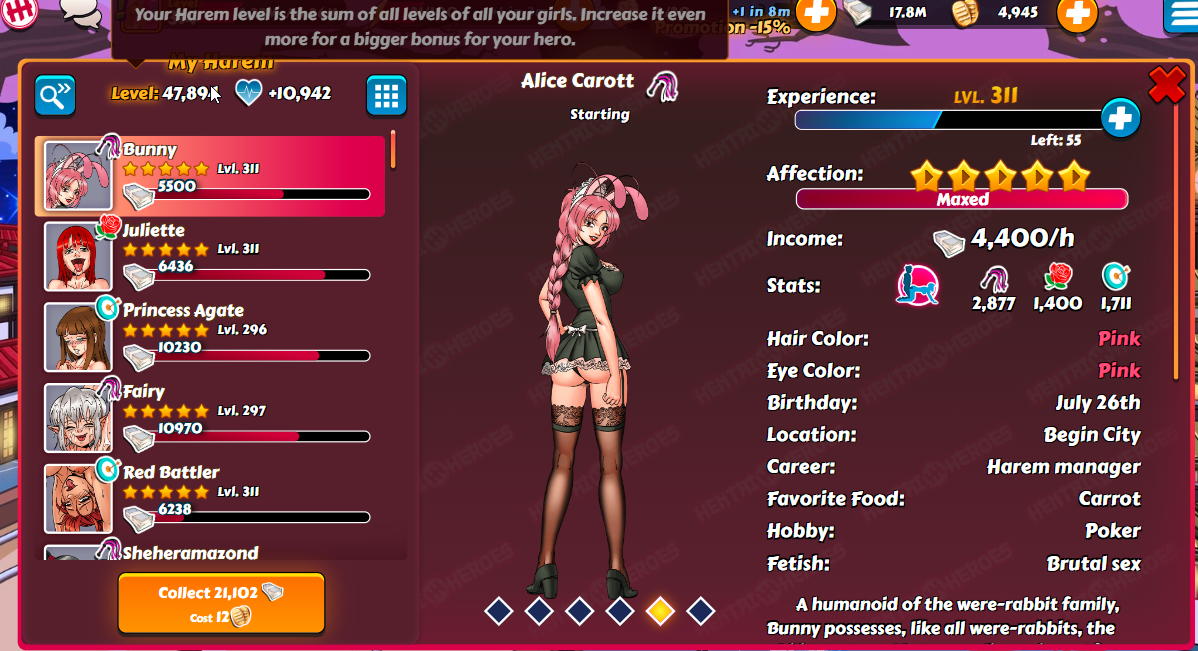The height and width of the screenshot is (651, 1198).
Task: Add experience with the blue plus button
Action: point(1120,118)
